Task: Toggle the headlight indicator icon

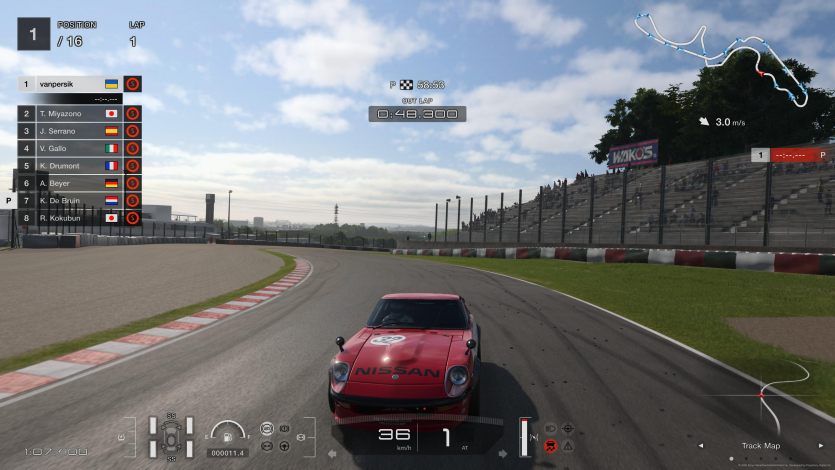Action: pos(550,428)
